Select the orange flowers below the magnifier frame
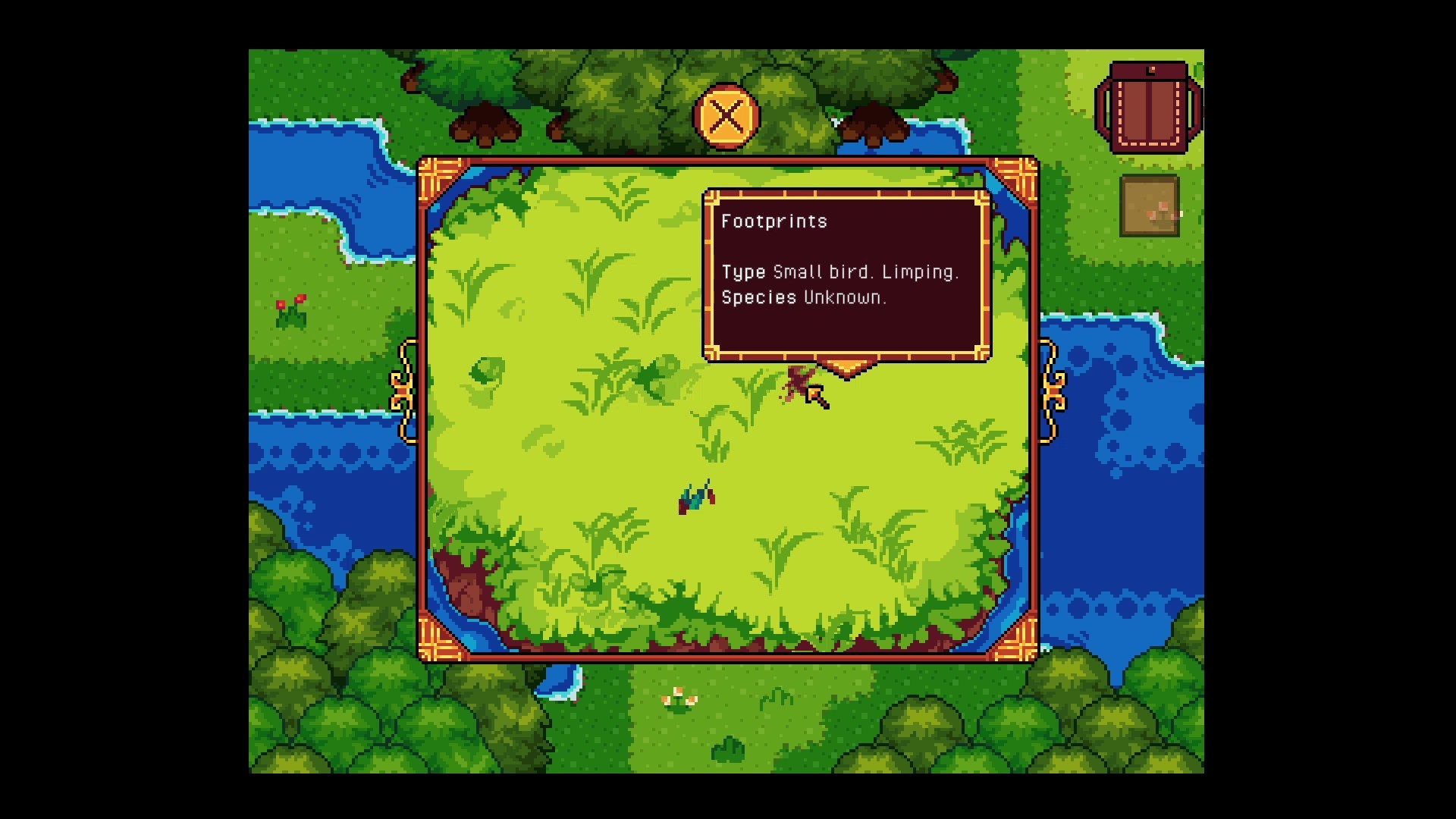Image resolution: width=1456 pixels, height=819 pixels. (x=679, y=697)
